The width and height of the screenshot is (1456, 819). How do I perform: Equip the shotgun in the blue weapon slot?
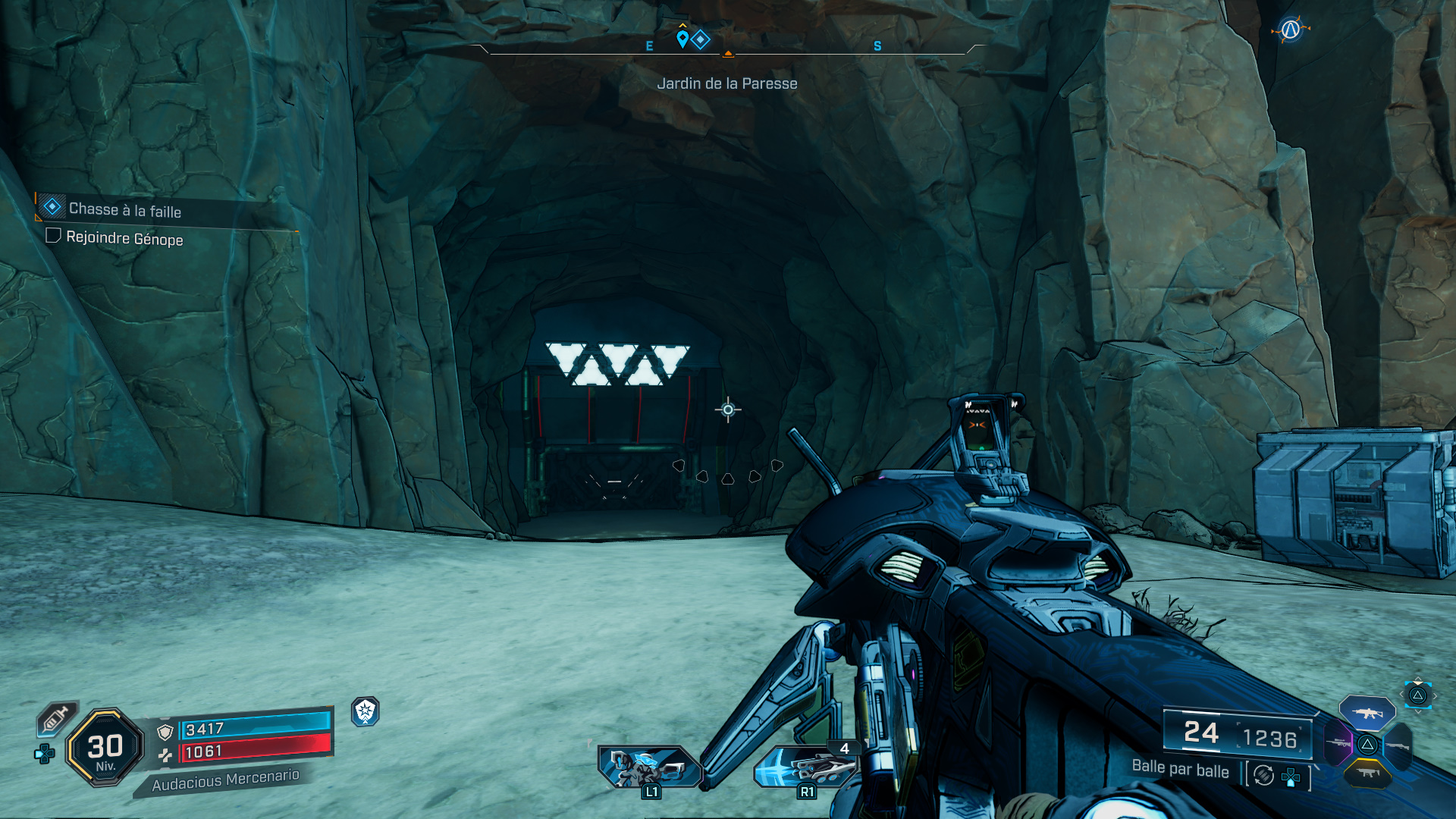[1398, 745]
